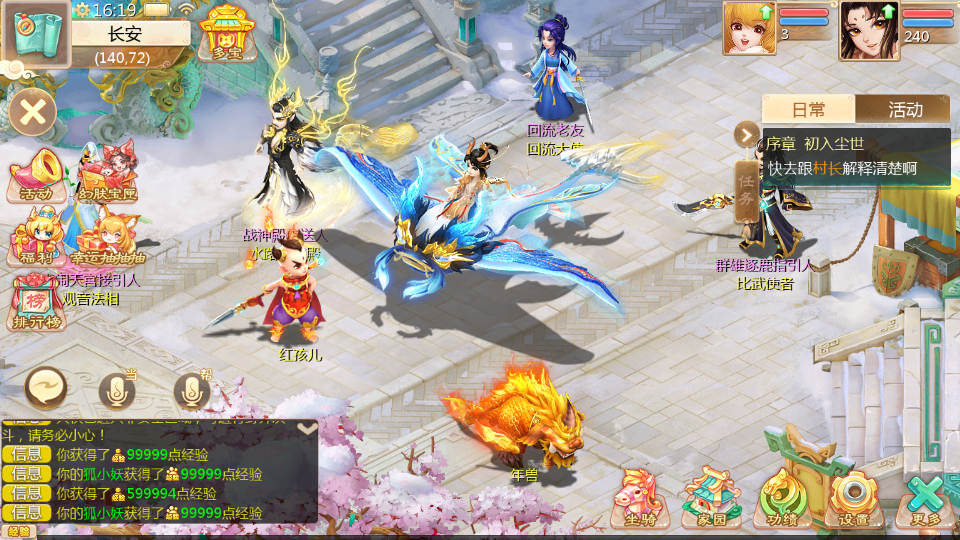The width and height of the screenshot is (960, 540).
Task: Open the 福利 welfare menu
Action: [x=37, y=241]
